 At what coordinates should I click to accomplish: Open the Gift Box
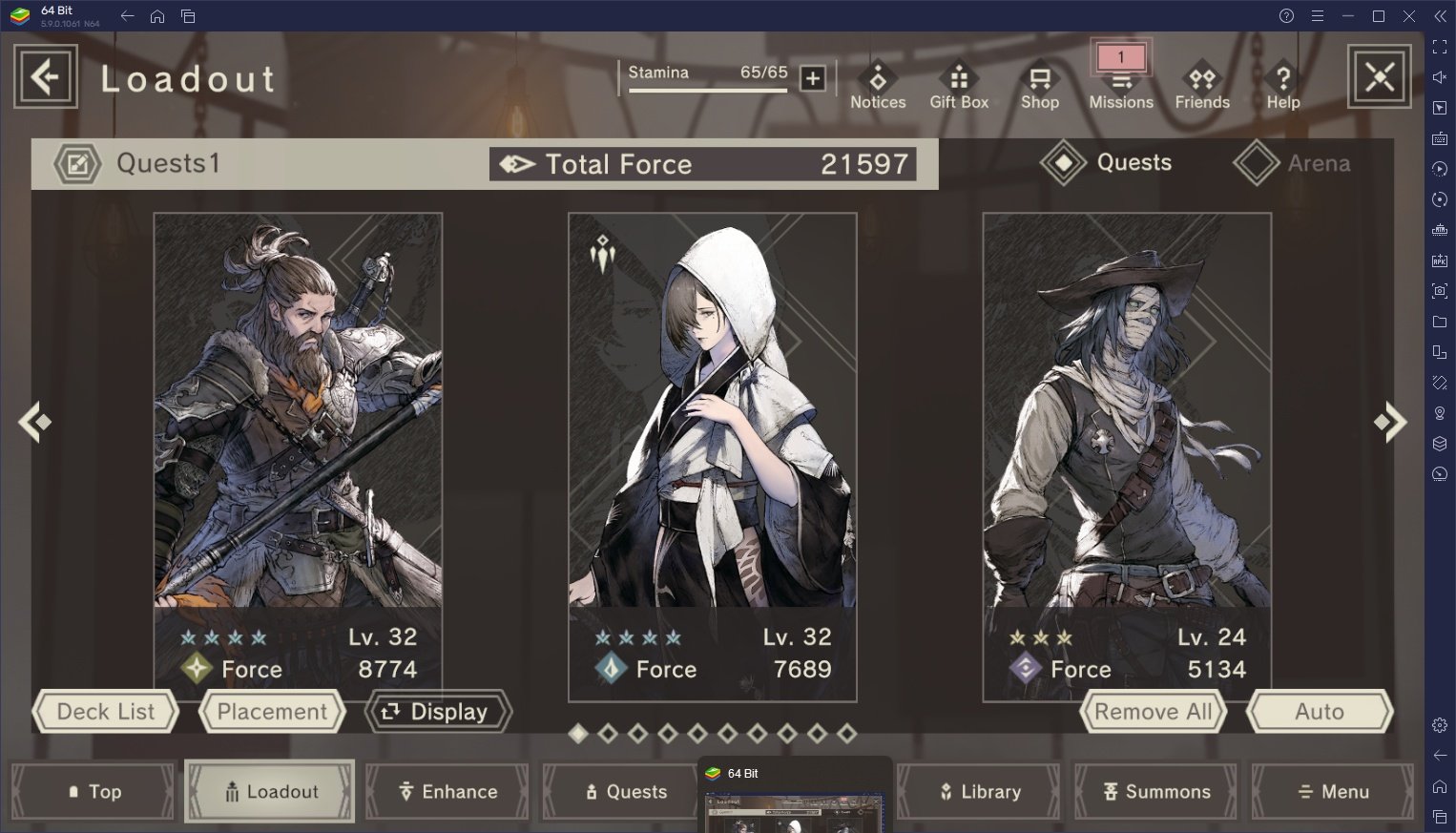(x=959, y=86)
